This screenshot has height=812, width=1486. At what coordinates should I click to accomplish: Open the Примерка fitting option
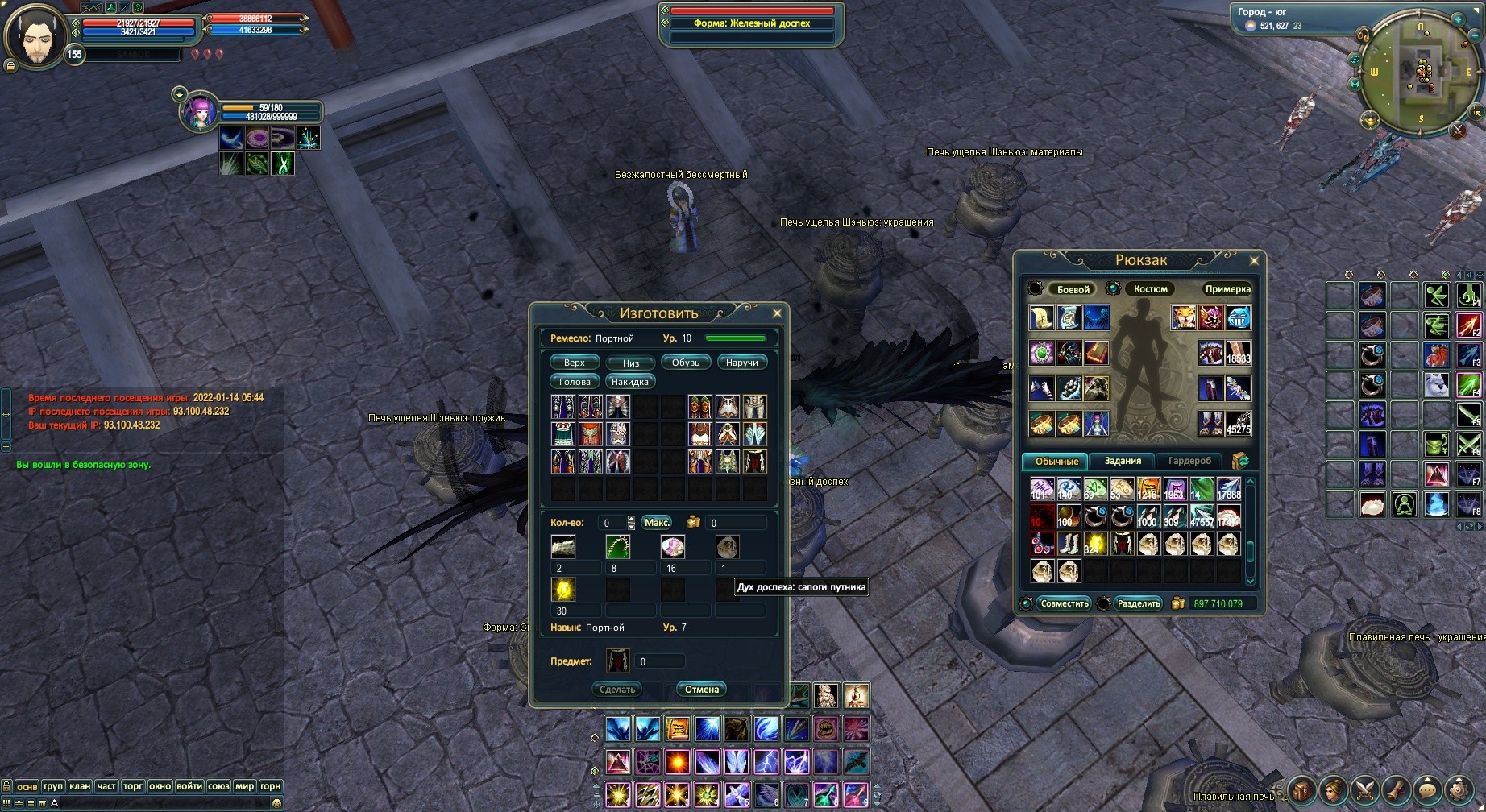[1227, 289]
